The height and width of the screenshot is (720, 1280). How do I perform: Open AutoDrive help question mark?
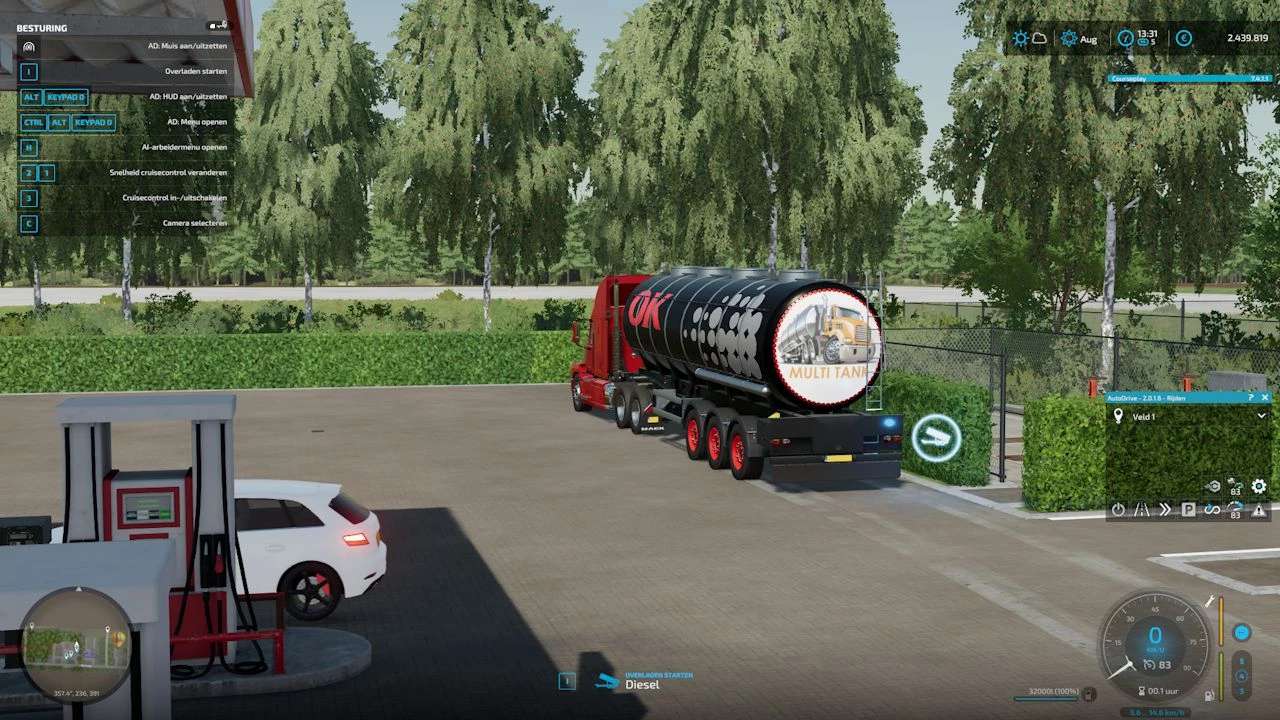1251,397
